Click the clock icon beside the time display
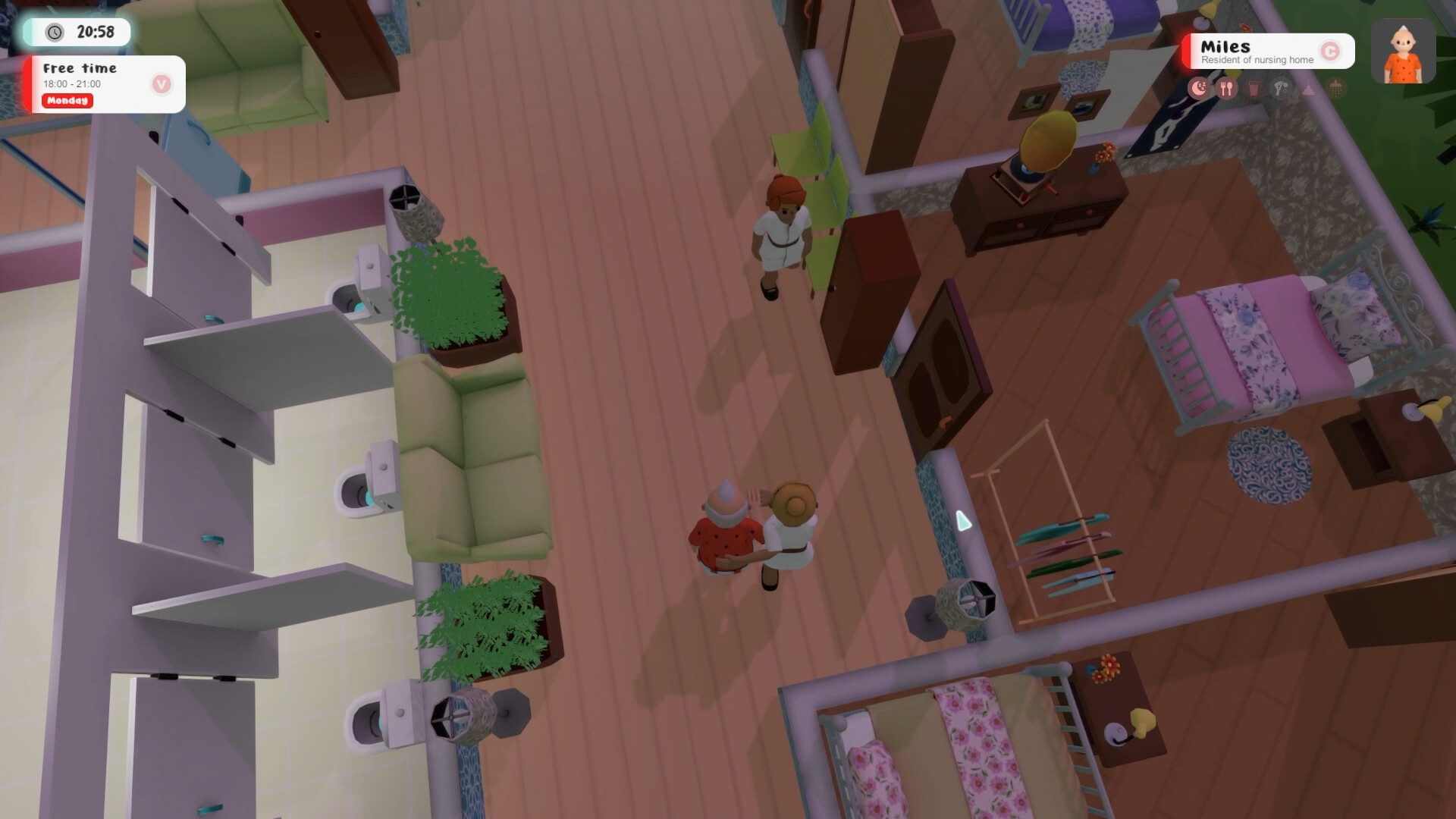This screenshot has height=819, width=1456. [x=53, y=33]
